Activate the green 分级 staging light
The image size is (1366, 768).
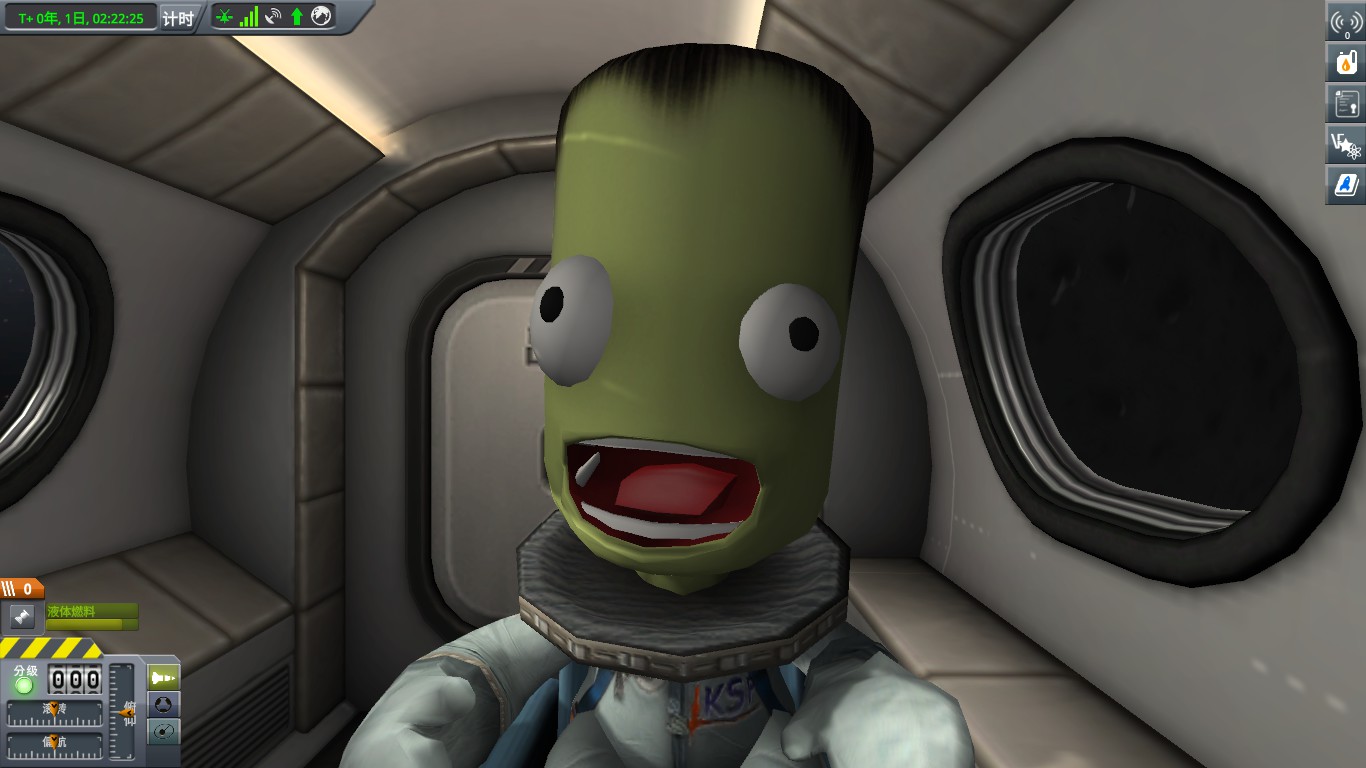(x=24, y=684)
